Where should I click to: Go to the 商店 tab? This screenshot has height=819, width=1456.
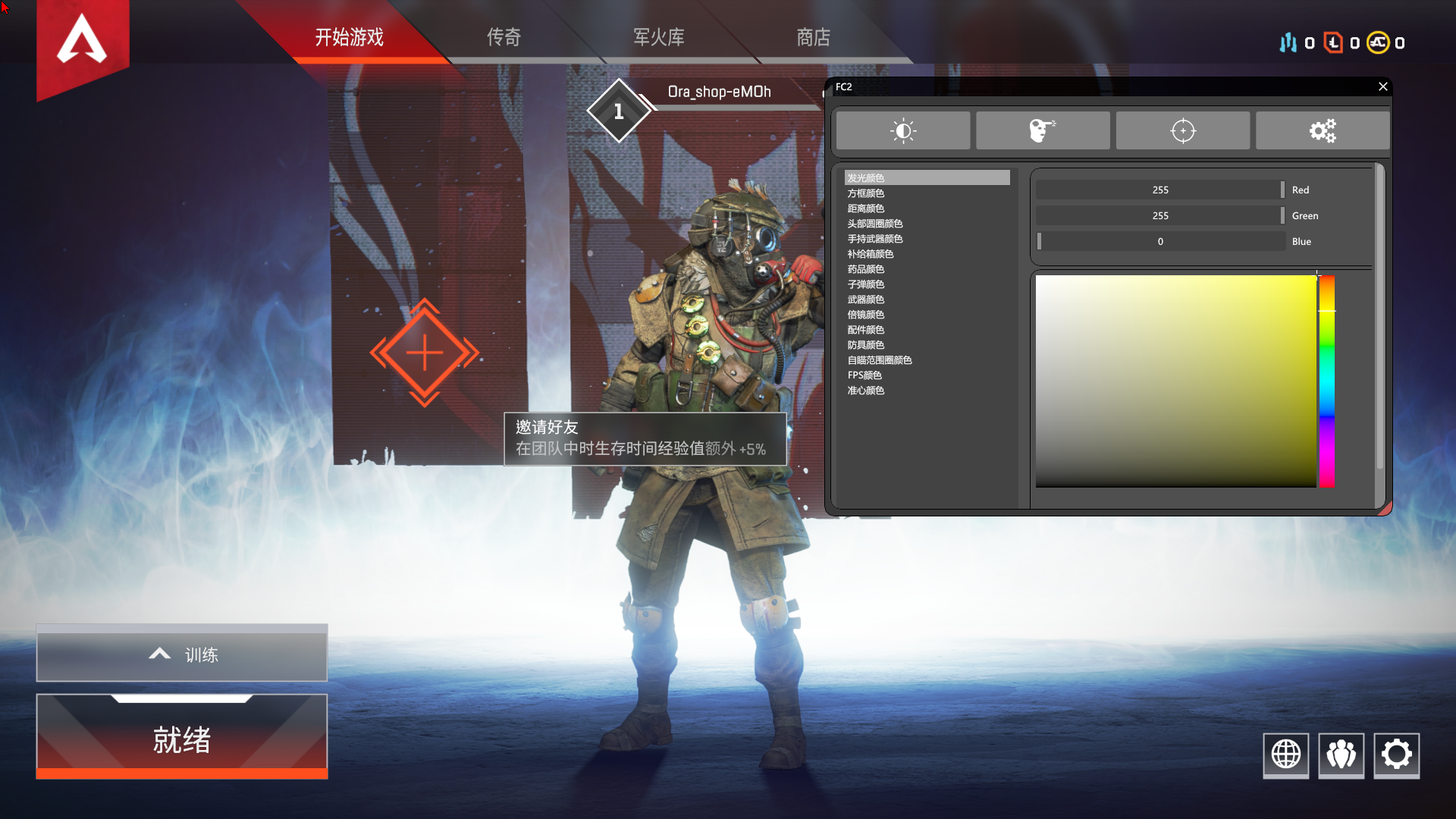(x=813, y=37)
